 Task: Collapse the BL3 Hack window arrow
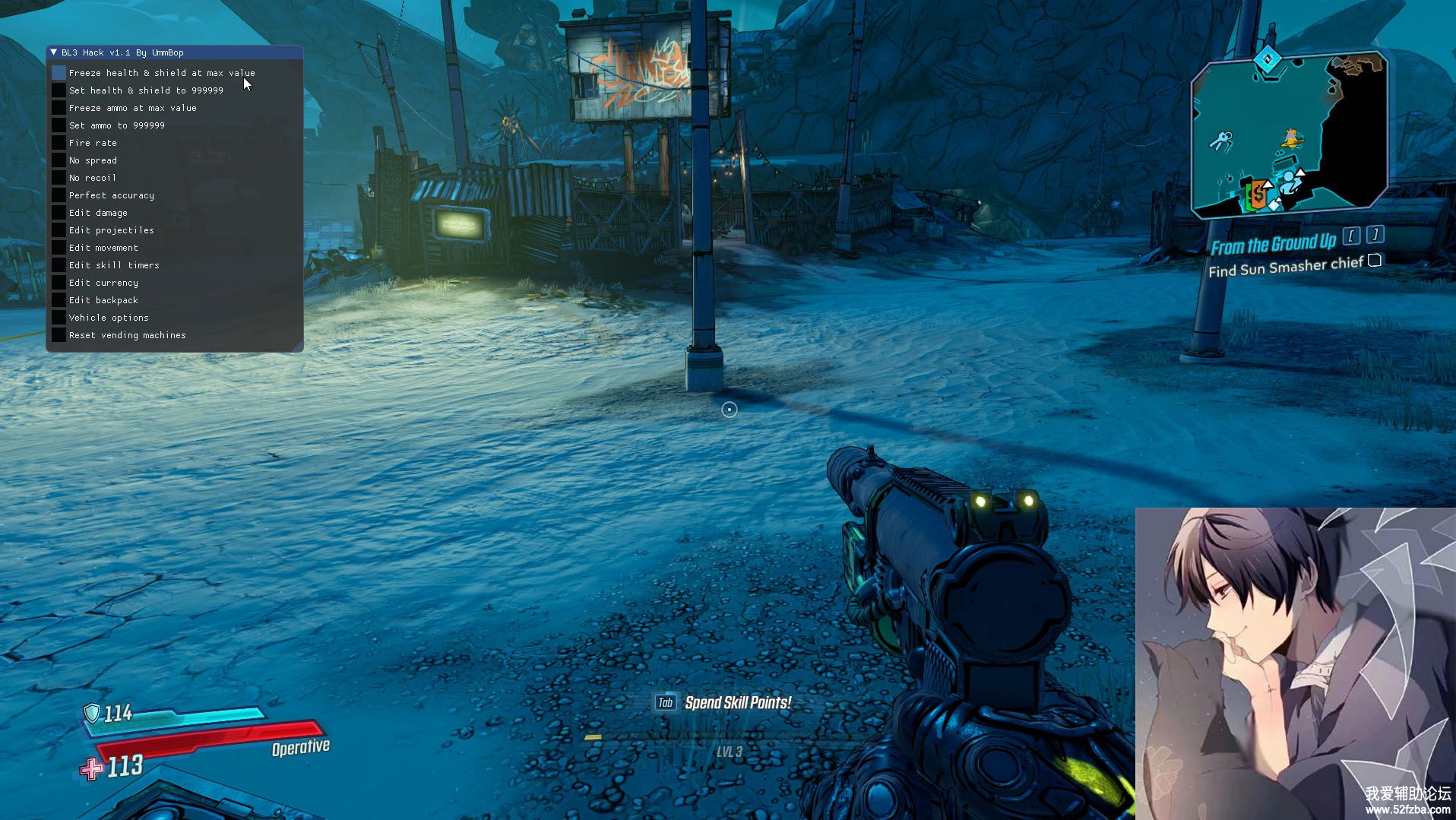click(x=53, y=52)
